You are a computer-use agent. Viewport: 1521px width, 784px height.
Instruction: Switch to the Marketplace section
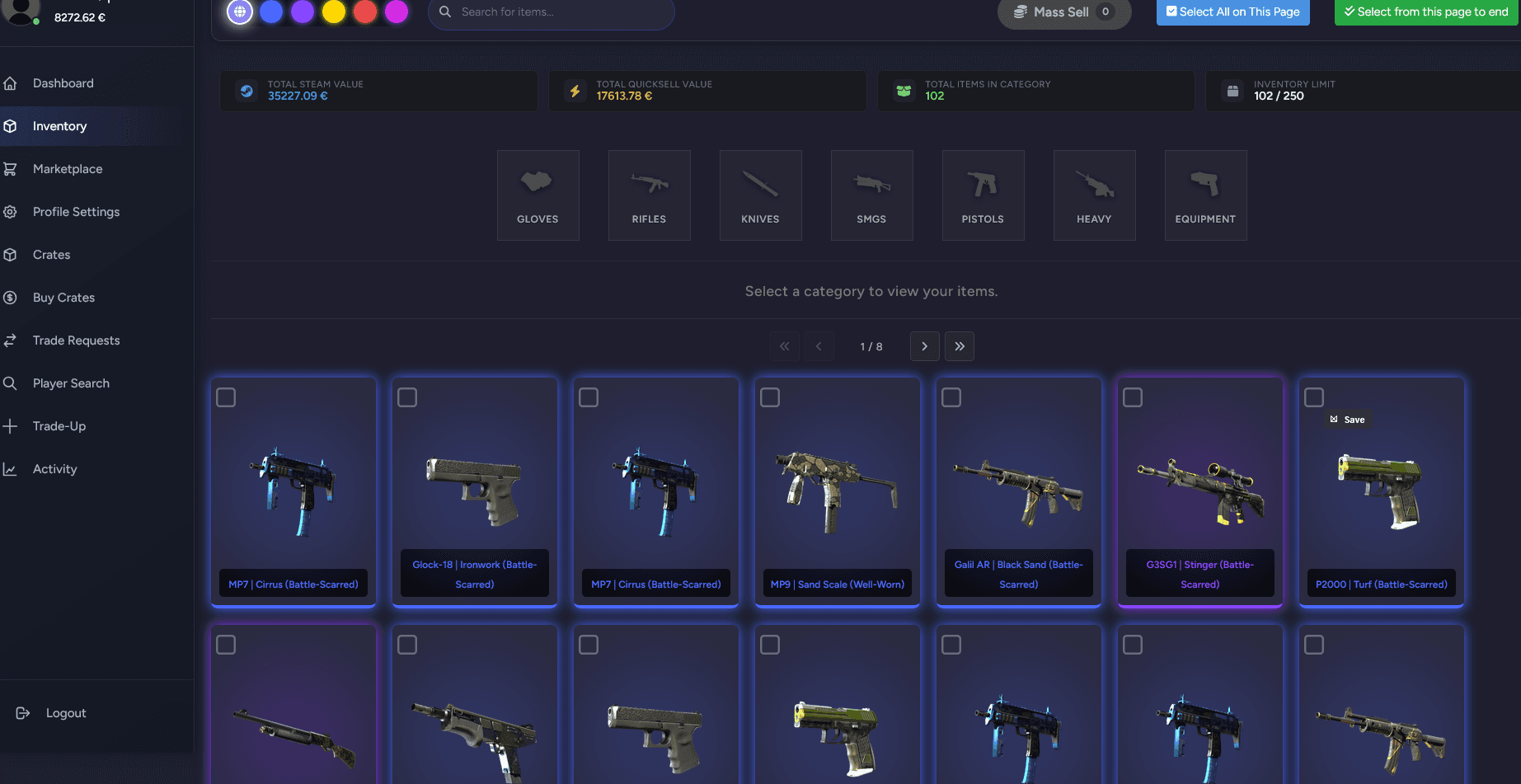(68, 168)
